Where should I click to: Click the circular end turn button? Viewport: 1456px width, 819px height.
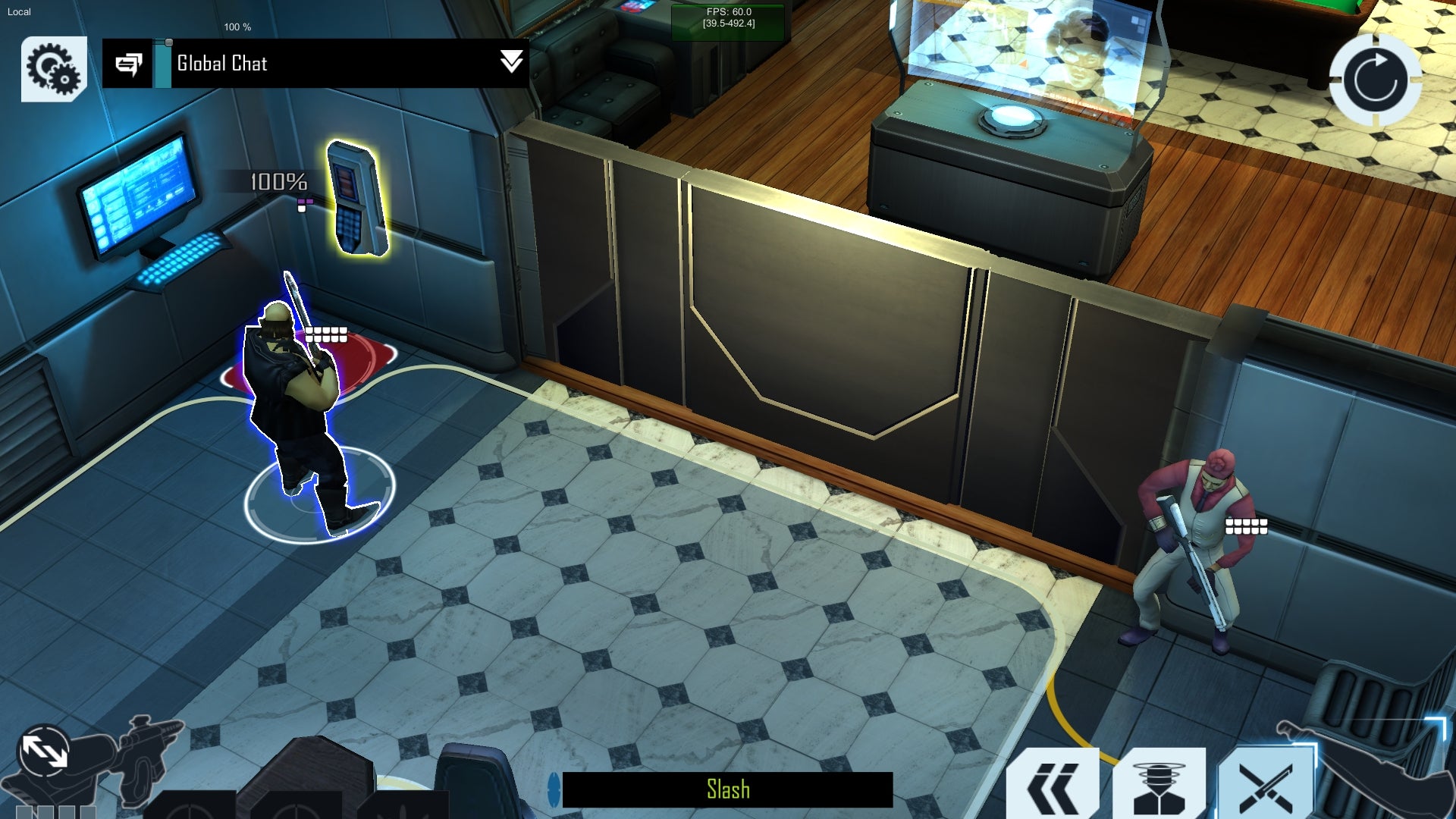pos(1375,80)
